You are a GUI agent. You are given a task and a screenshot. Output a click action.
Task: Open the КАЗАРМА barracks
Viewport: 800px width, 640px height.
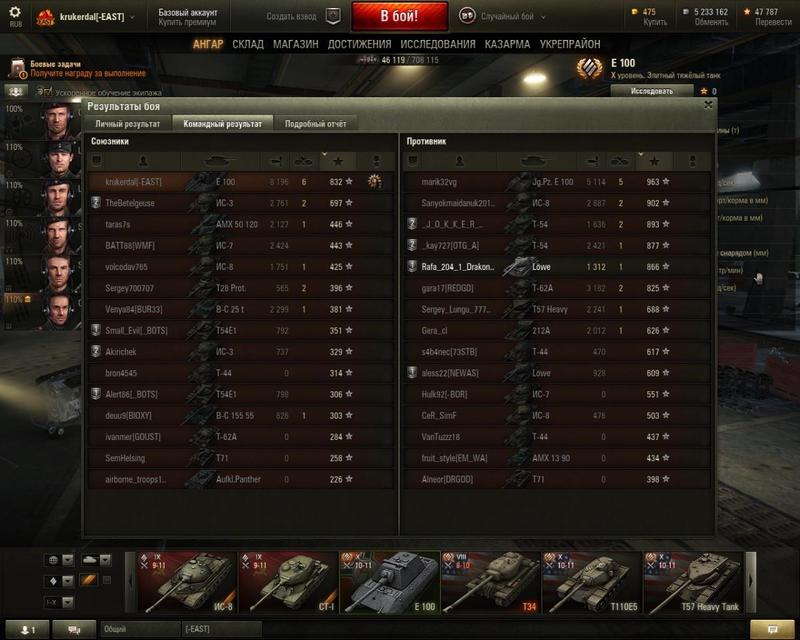click(507, 45)
